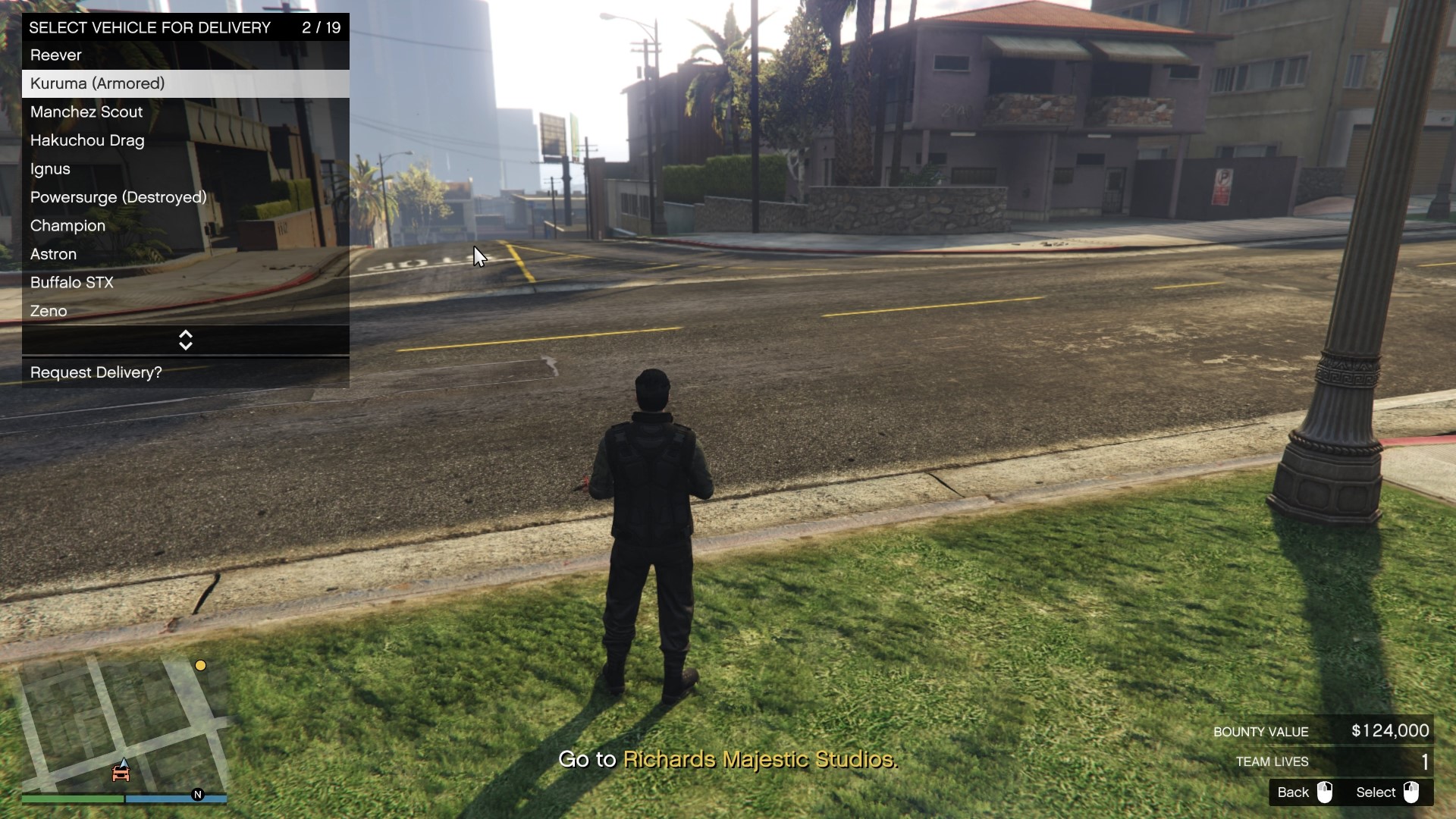Click the $124,000 bounty value display

tap(1389, 731)
